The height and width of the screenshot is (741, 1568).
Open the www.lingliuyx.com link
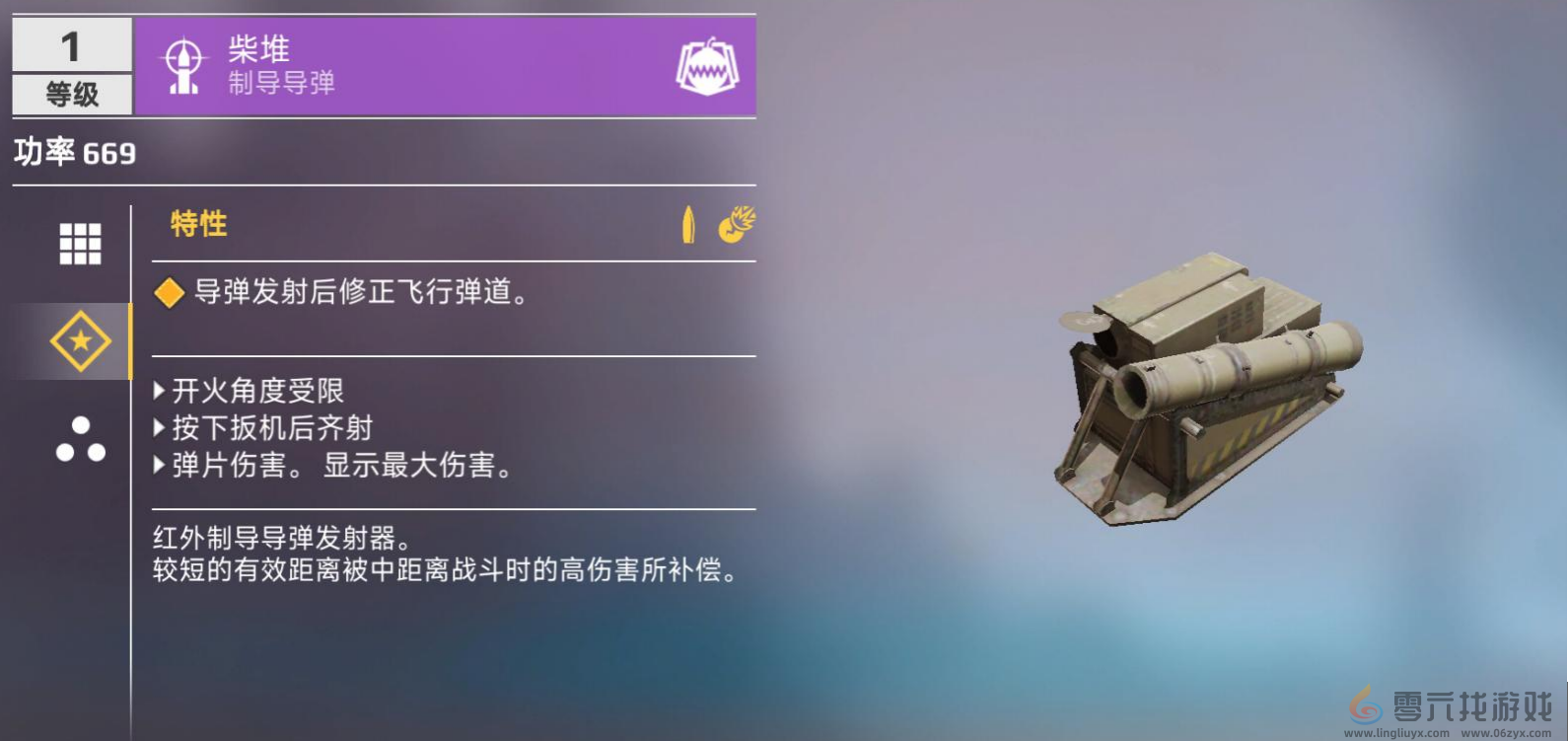coord(1394,734)
